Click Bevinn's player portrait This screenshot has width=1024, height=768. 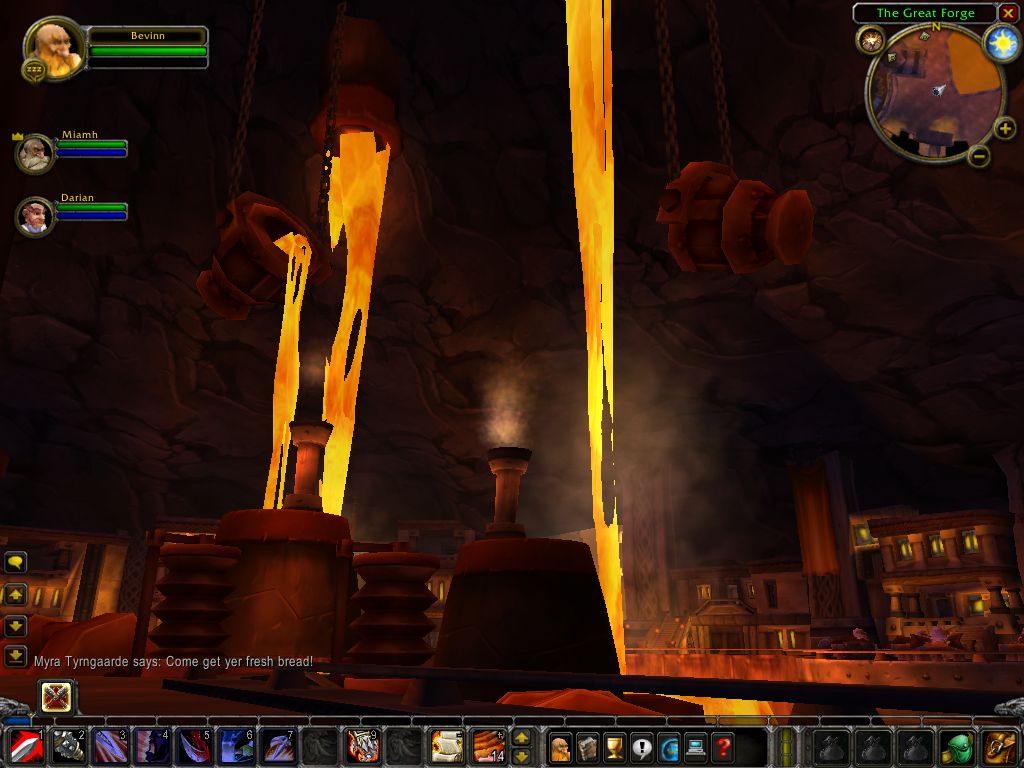[x=54, y=48]
